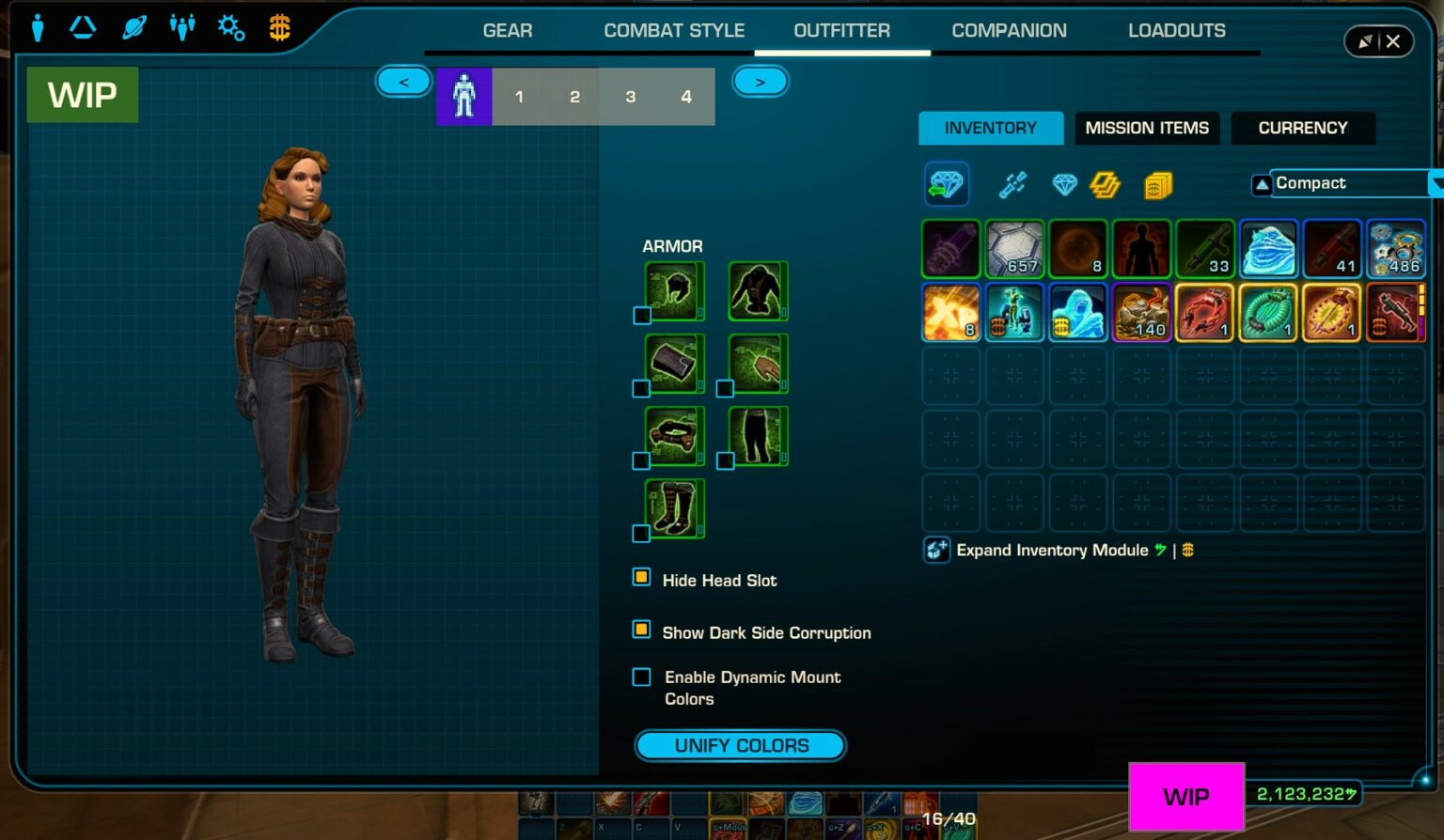Screen dimensions: 1444x840
Task: Open the Cartel Market coin icon
Action: (279, 27)
